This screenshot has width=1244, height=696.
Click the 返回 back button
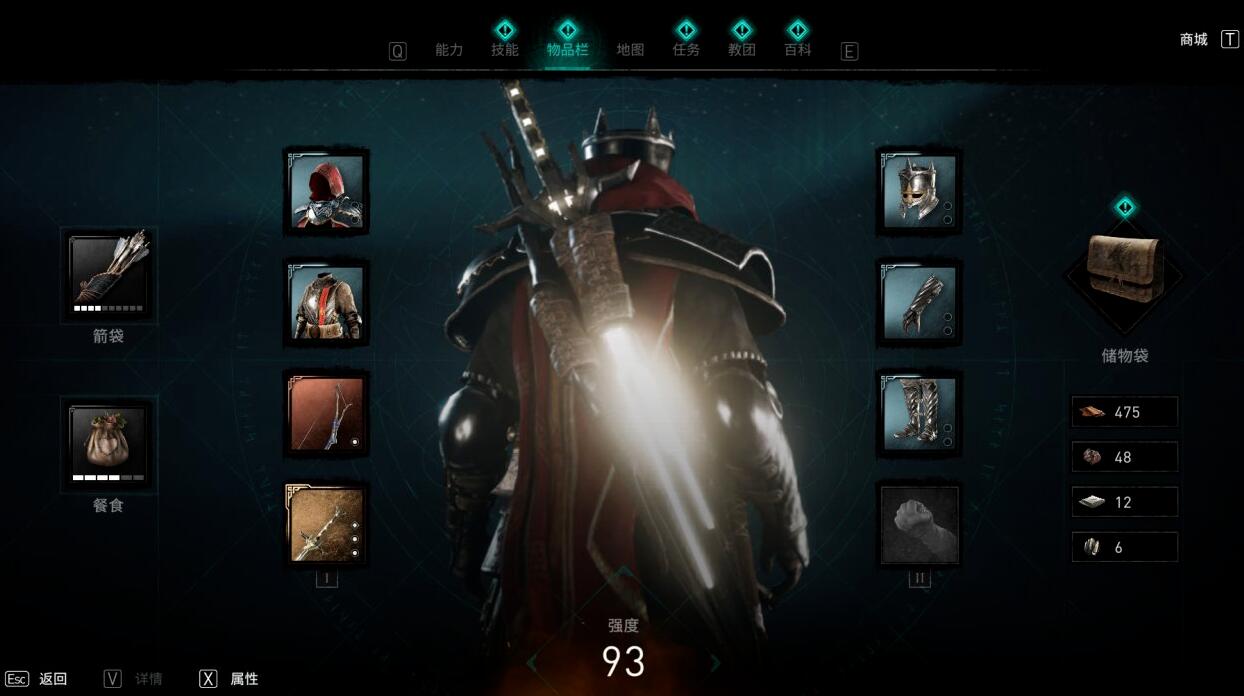pyautogui.click(x=52, y=679)
